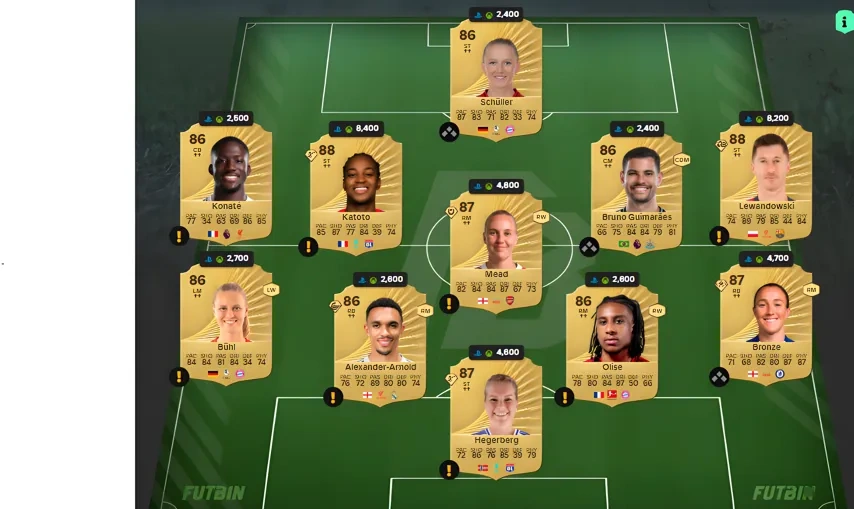Image resolution: width=854 pixels, height=509 pixels.
Task: Choose the Konaté player card
Action: tap(226, 180)
